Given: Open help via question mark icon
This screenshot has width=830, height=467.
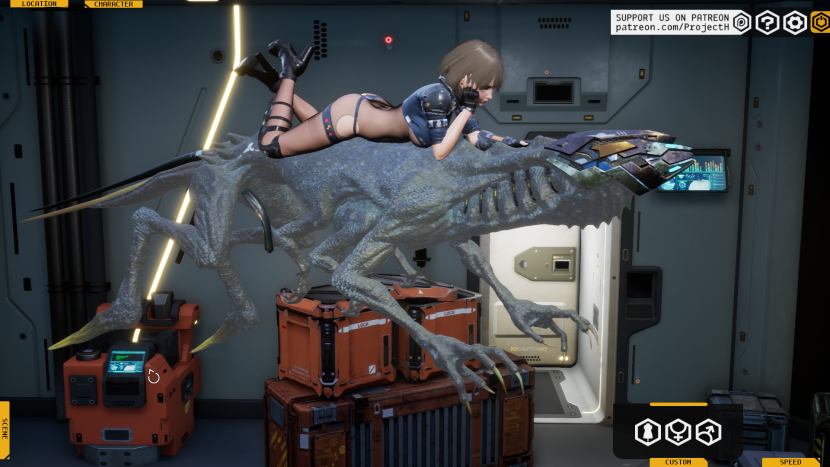Looking at the screenshot, I should click(x=767, y=23).
